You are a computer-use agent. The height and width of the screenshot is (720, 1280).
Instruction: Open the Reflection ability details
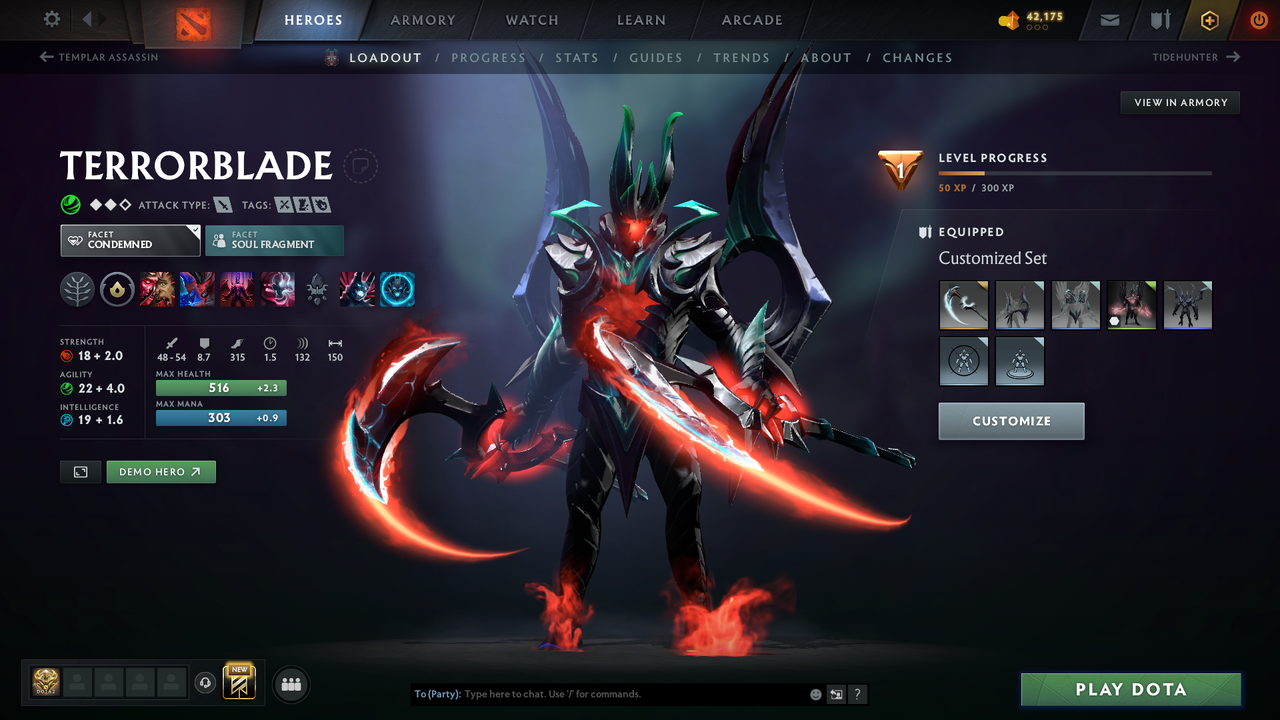(x=157, y=289)
